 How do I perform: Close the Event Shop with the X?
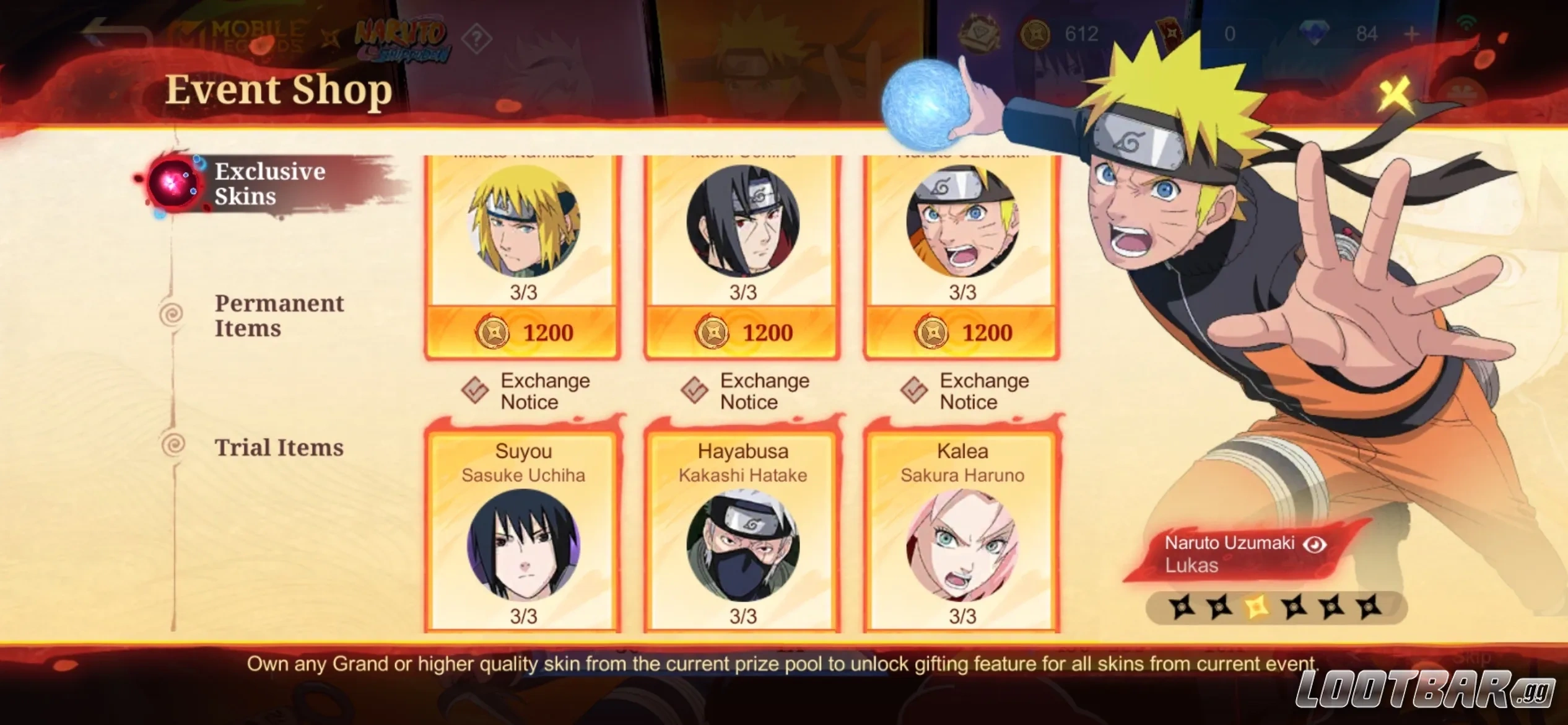pos(1395,95)
